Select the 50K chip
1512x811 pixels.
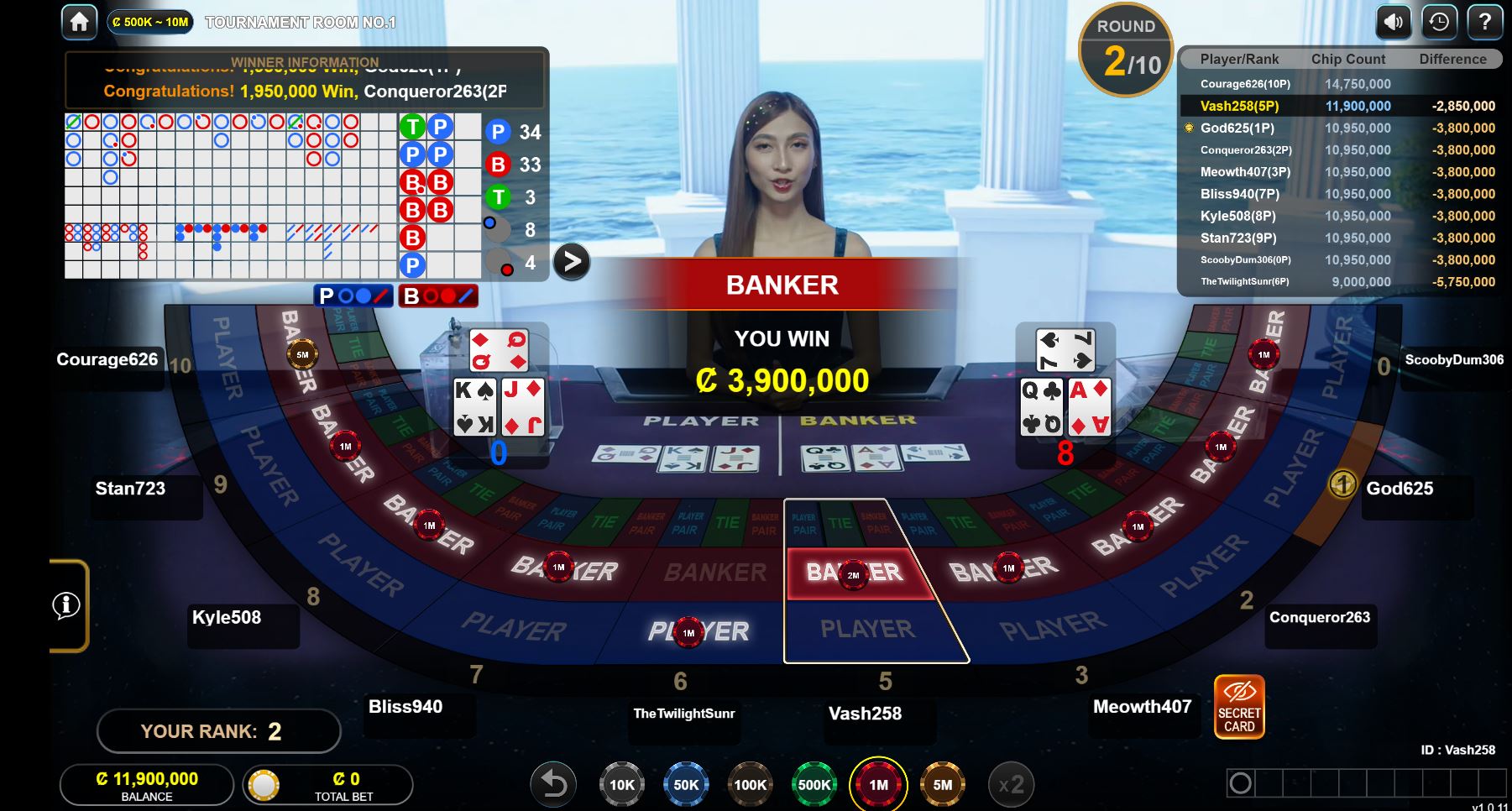pyautogui.click(x=686, y=785)
